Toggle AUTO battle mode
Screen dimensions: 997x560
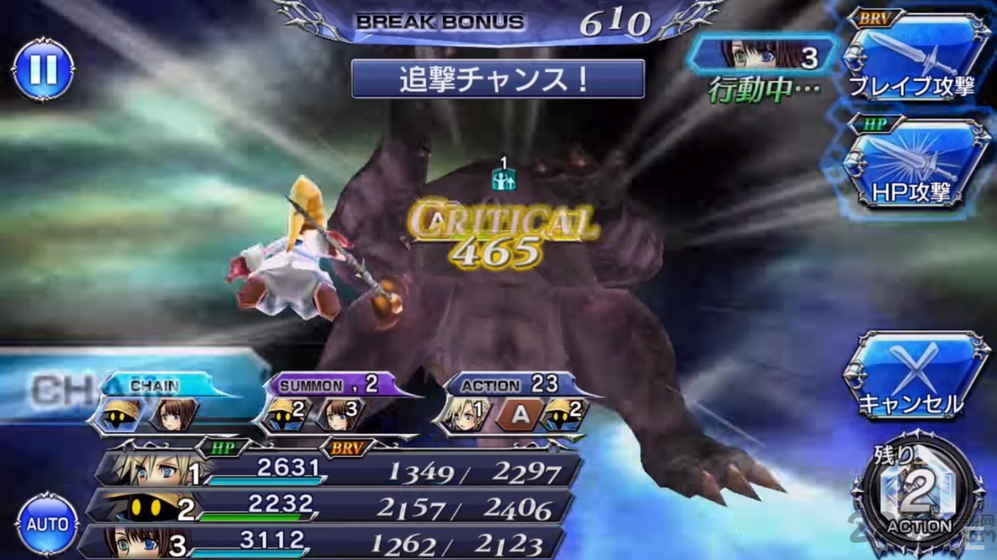pos(47,523)
